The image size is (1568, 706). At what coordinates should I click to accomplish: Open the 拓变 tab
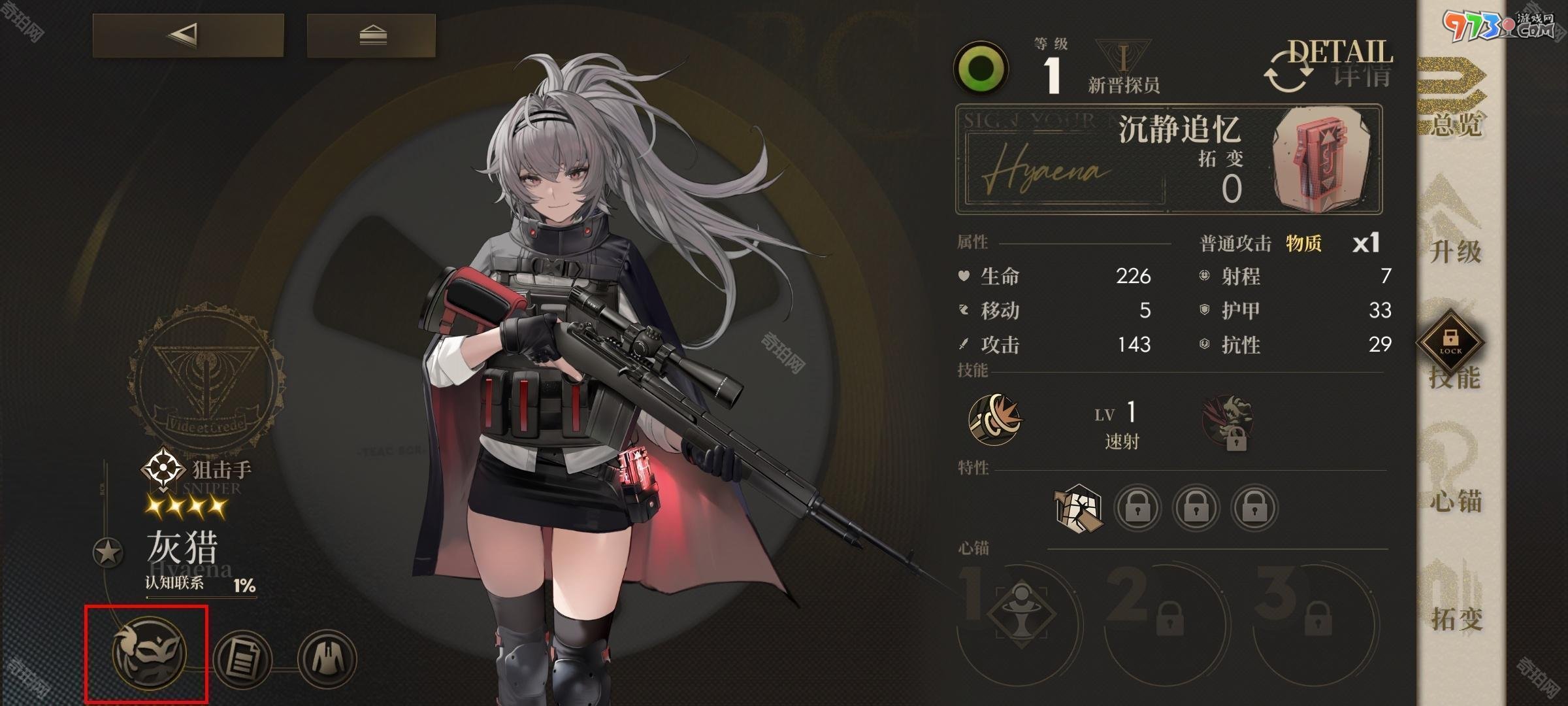pyautogui.click(x=1456, y=601)
